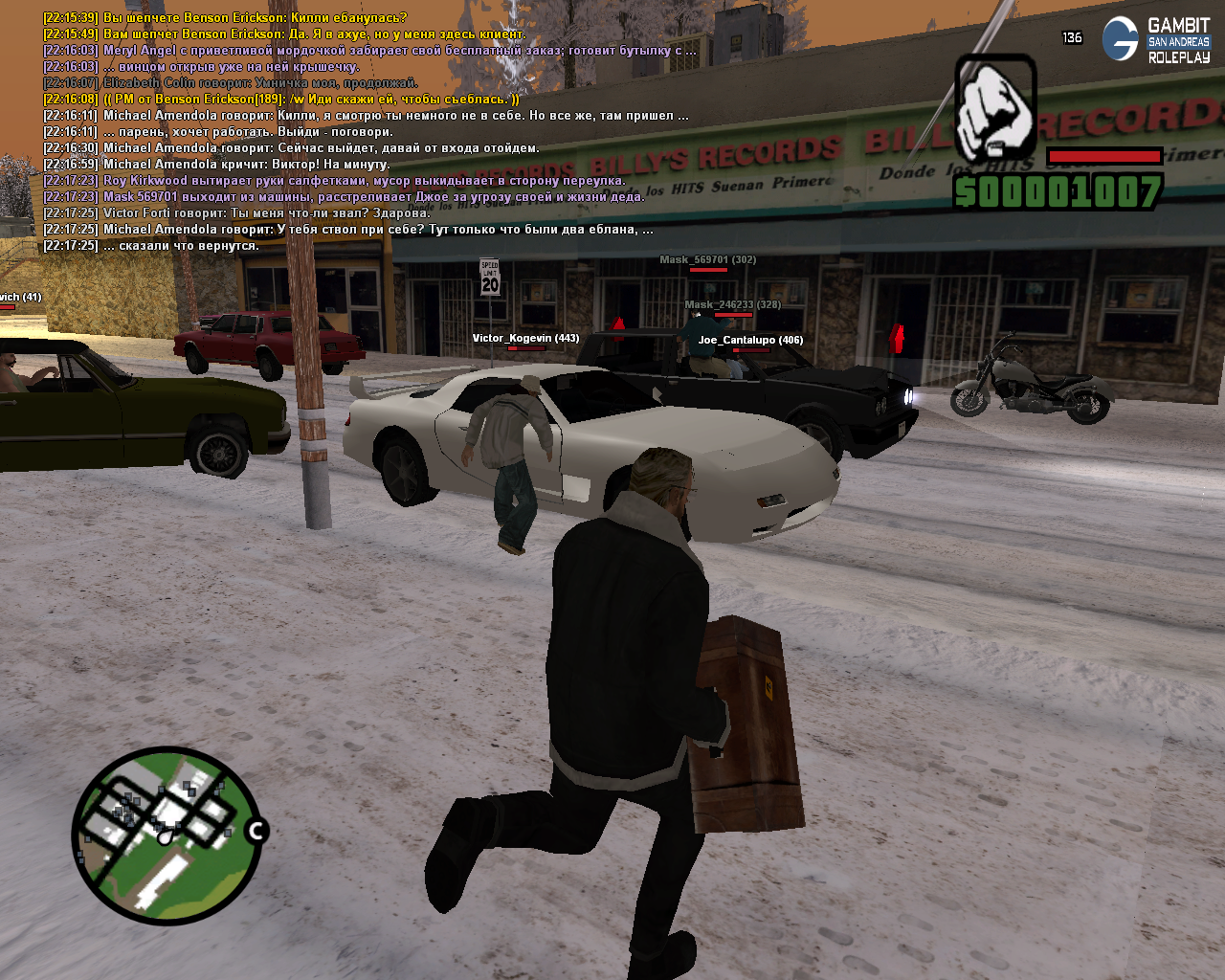Click the Mask_569701 (302) name tag
The image size is (1225, 980).
pyautogui.click(x=707, y=259)
